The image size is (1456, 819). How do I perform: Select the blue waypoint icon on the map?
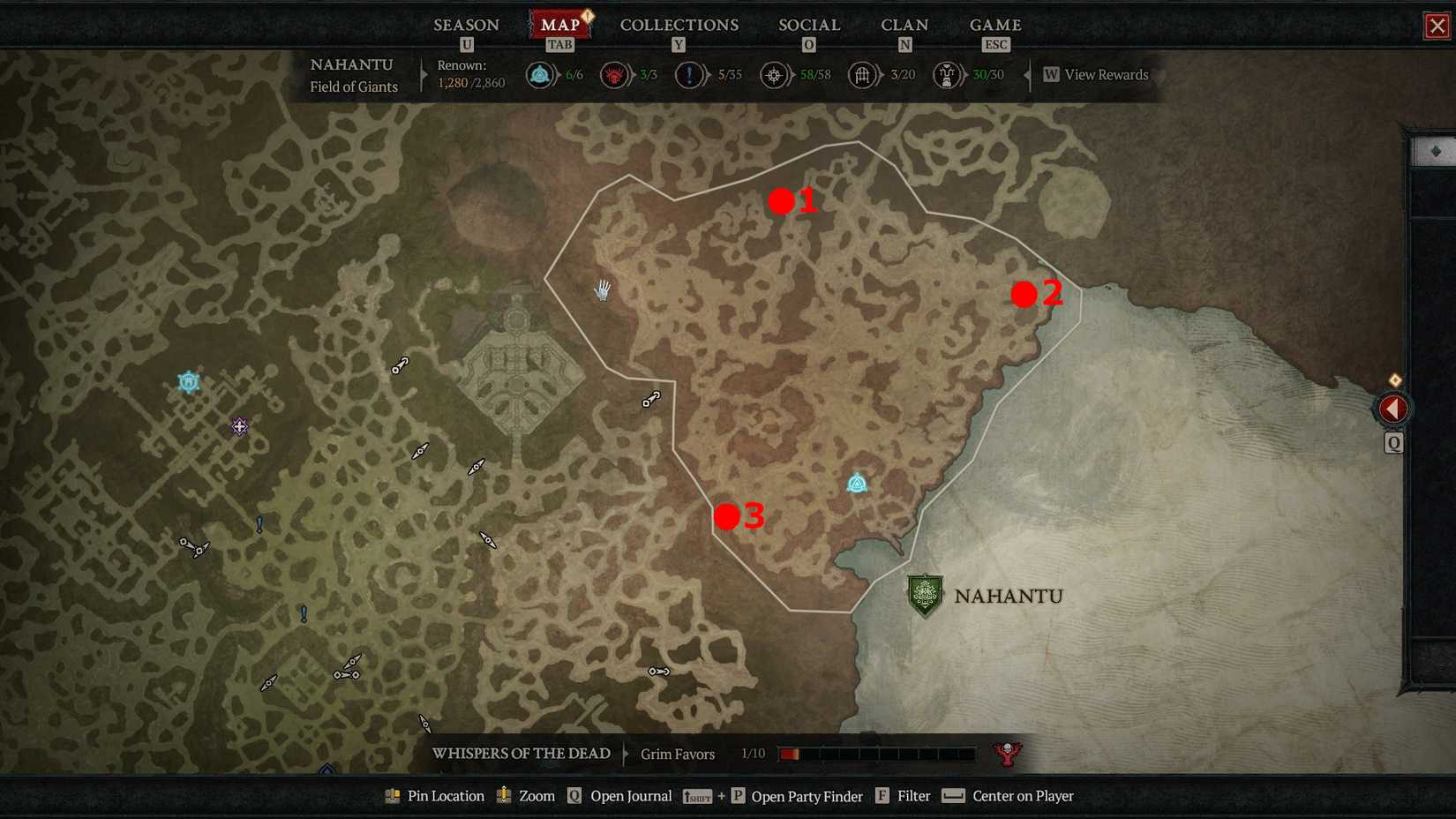point(857,482)
